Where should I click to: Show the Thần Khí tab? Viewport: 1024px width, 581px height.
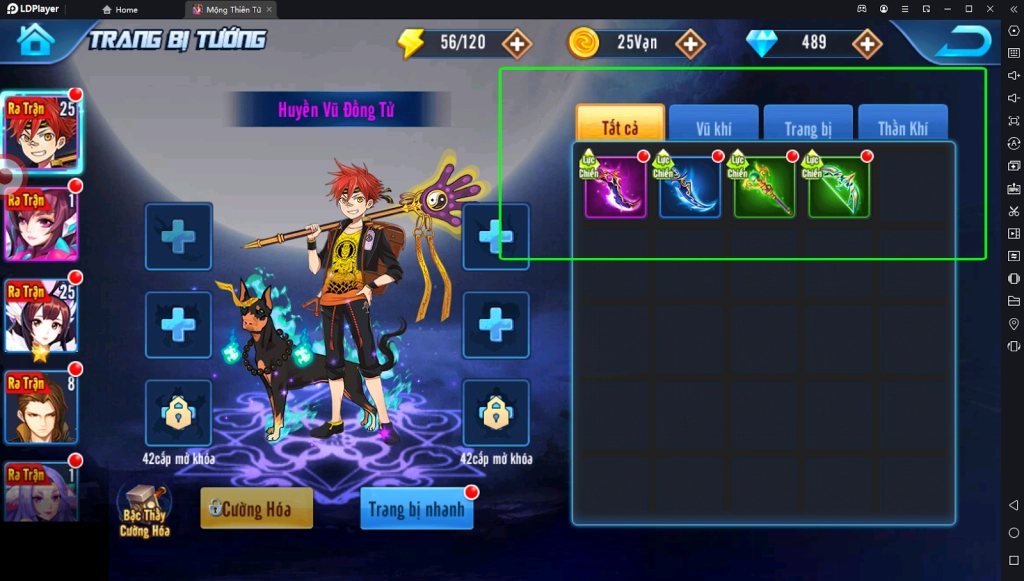tap(902, 127)
